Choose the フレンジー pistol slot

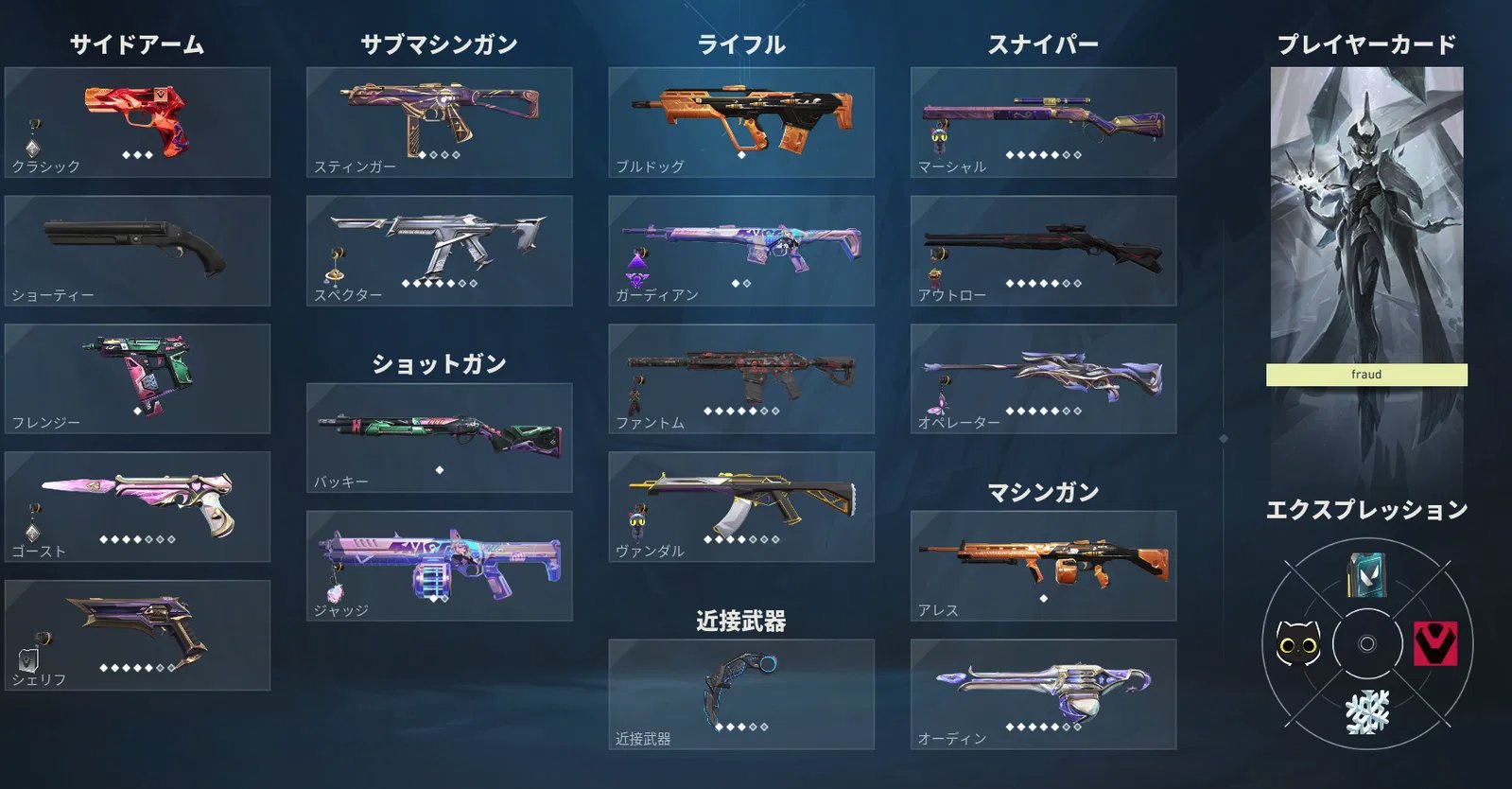tap(137, 378)
